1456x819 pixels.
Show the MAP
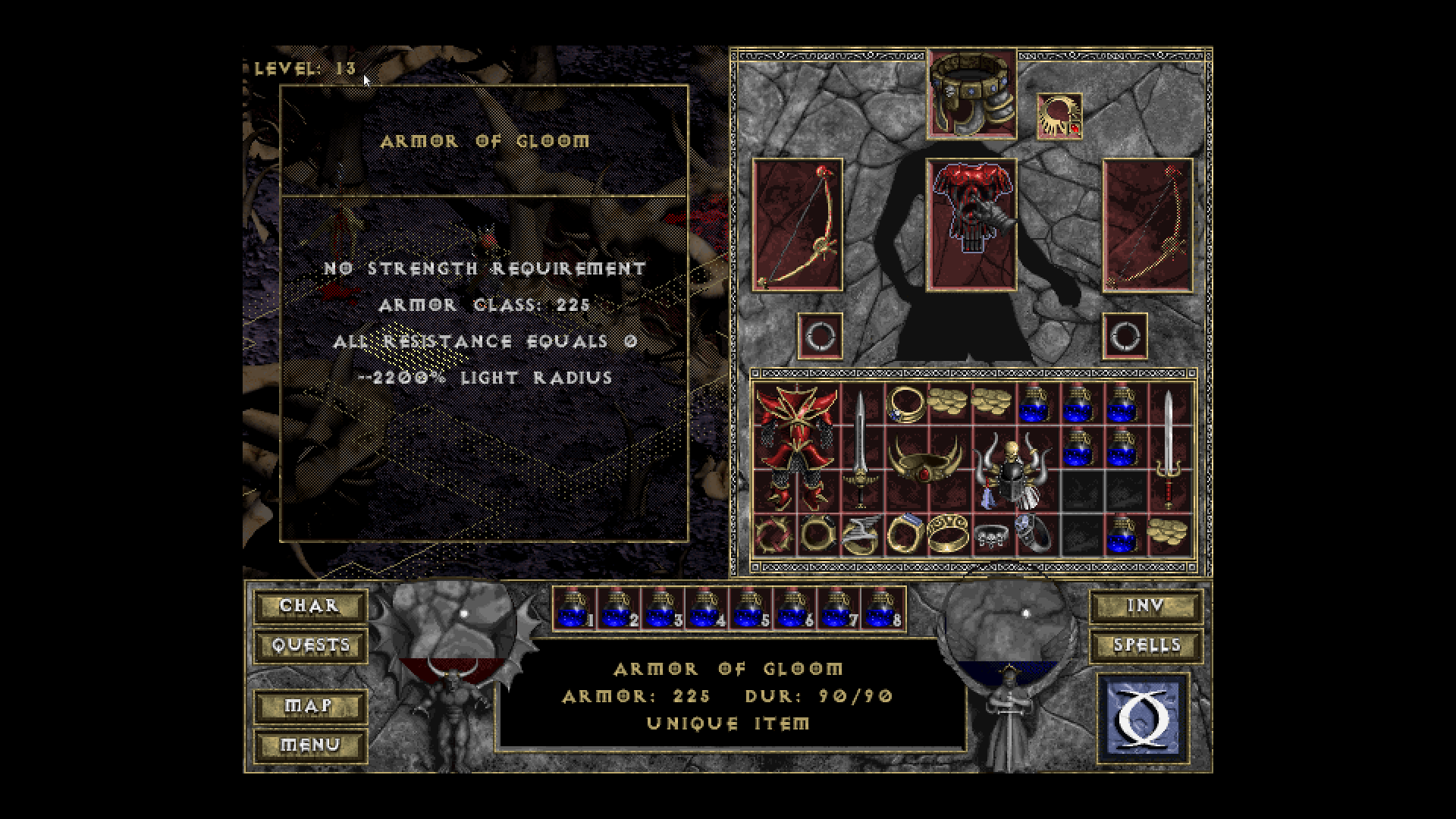coord(309,706)
